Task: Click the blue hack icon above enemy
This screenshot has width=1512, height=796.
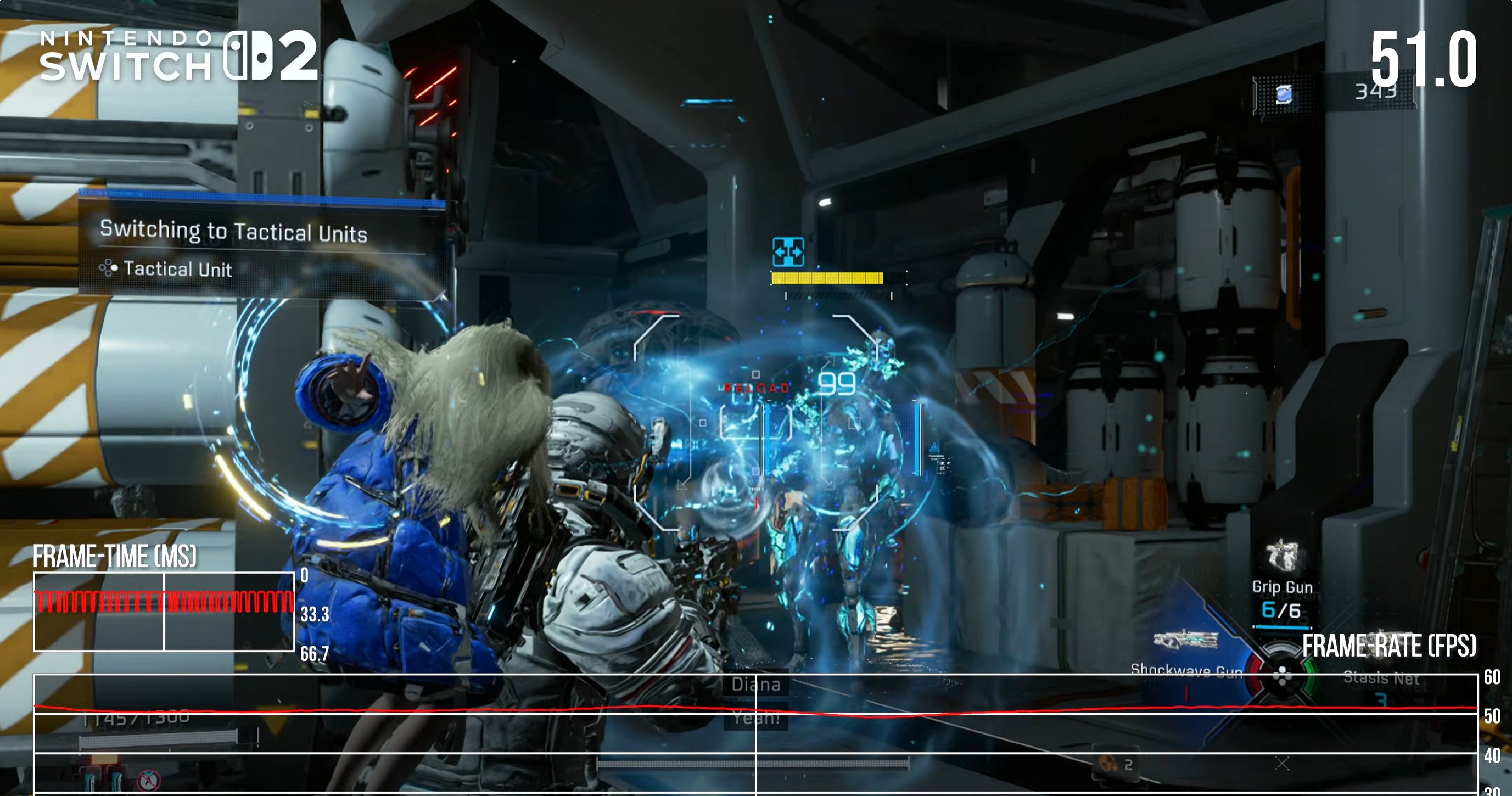Action: tap(788, 253)
